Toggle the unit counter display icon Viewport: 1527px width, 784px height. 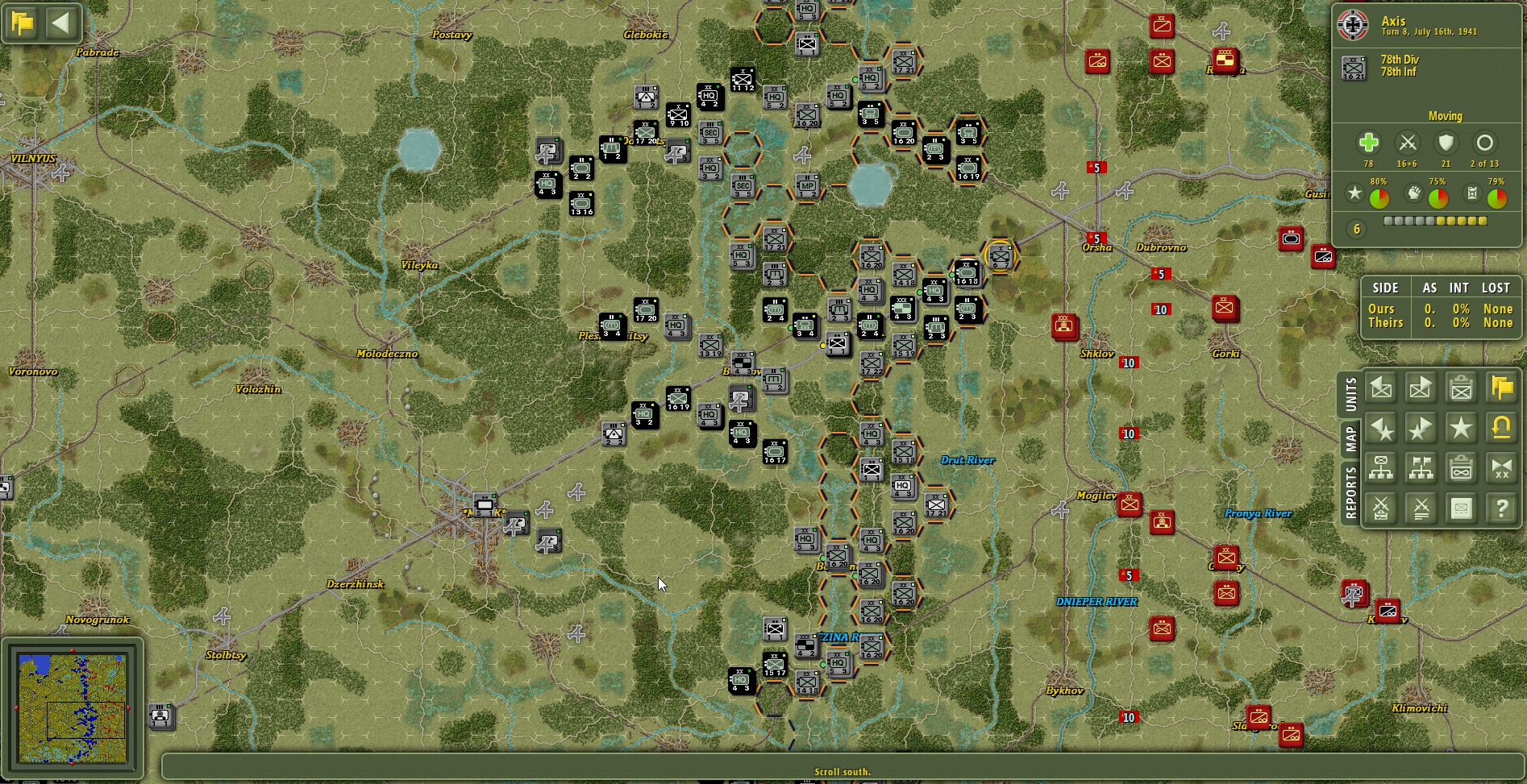(x=1462, y=509)
